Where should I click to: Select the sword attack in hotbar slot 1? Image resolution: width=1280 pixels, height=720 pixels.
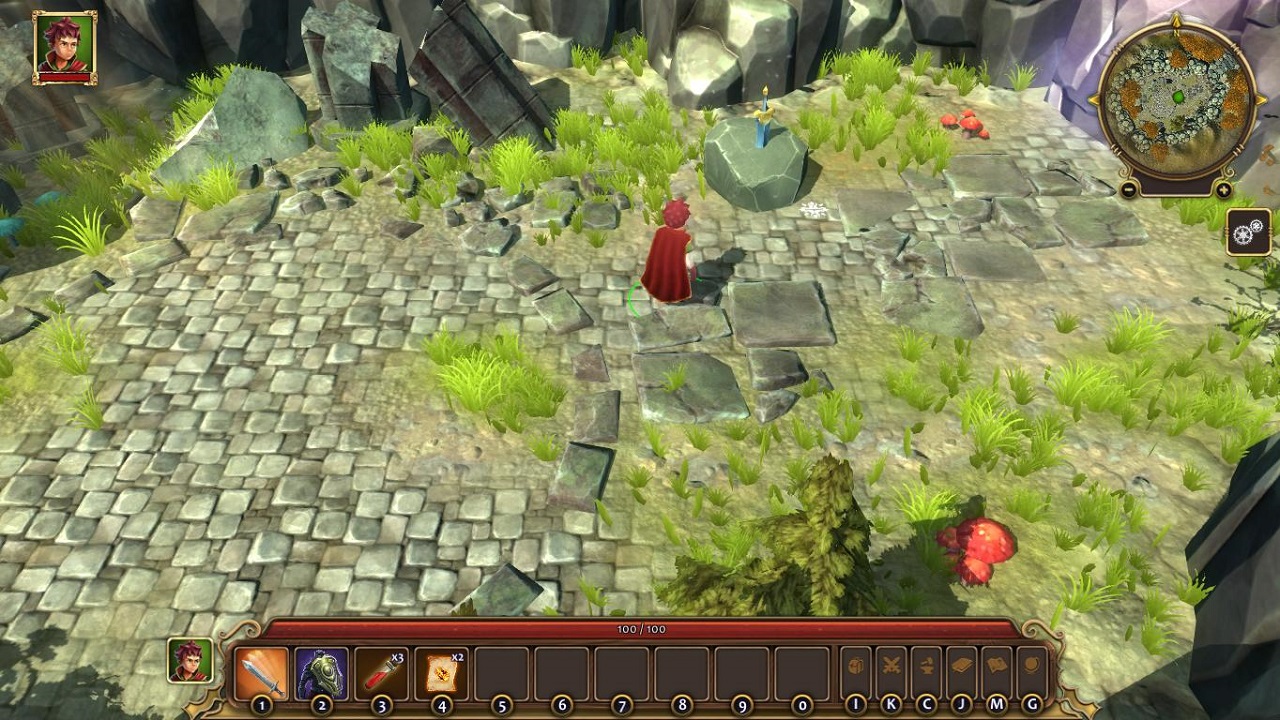click(x=261, y=673)
